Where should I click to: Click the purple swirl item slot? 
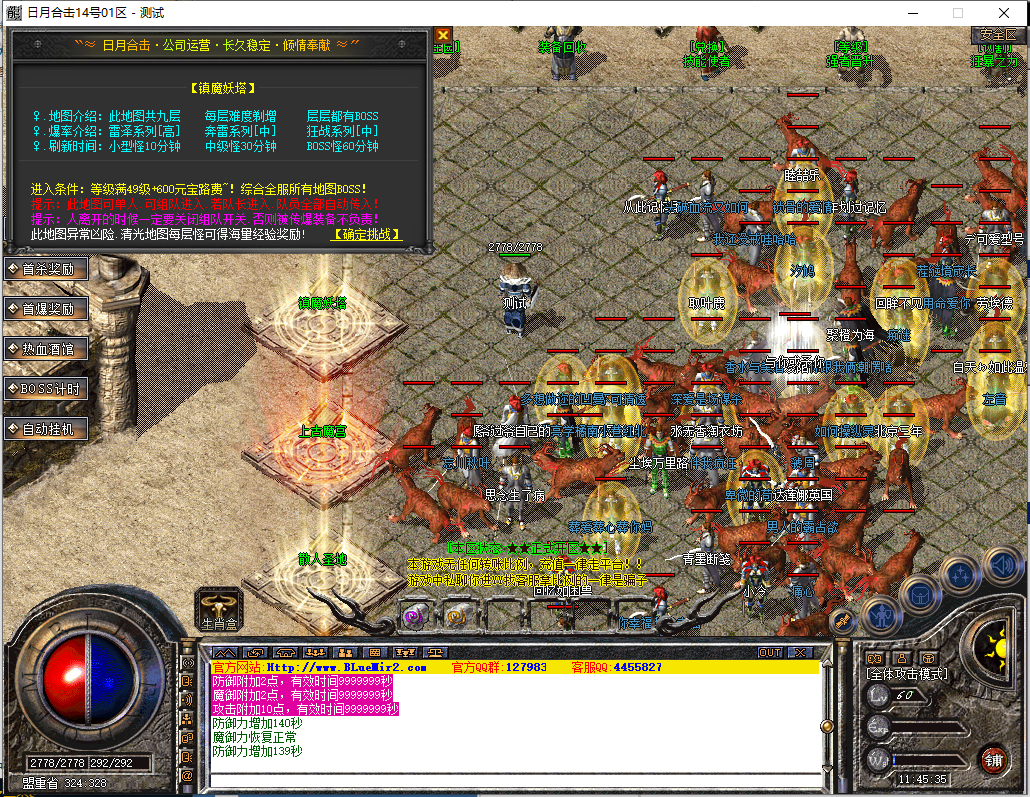click(x=413, y=616)
